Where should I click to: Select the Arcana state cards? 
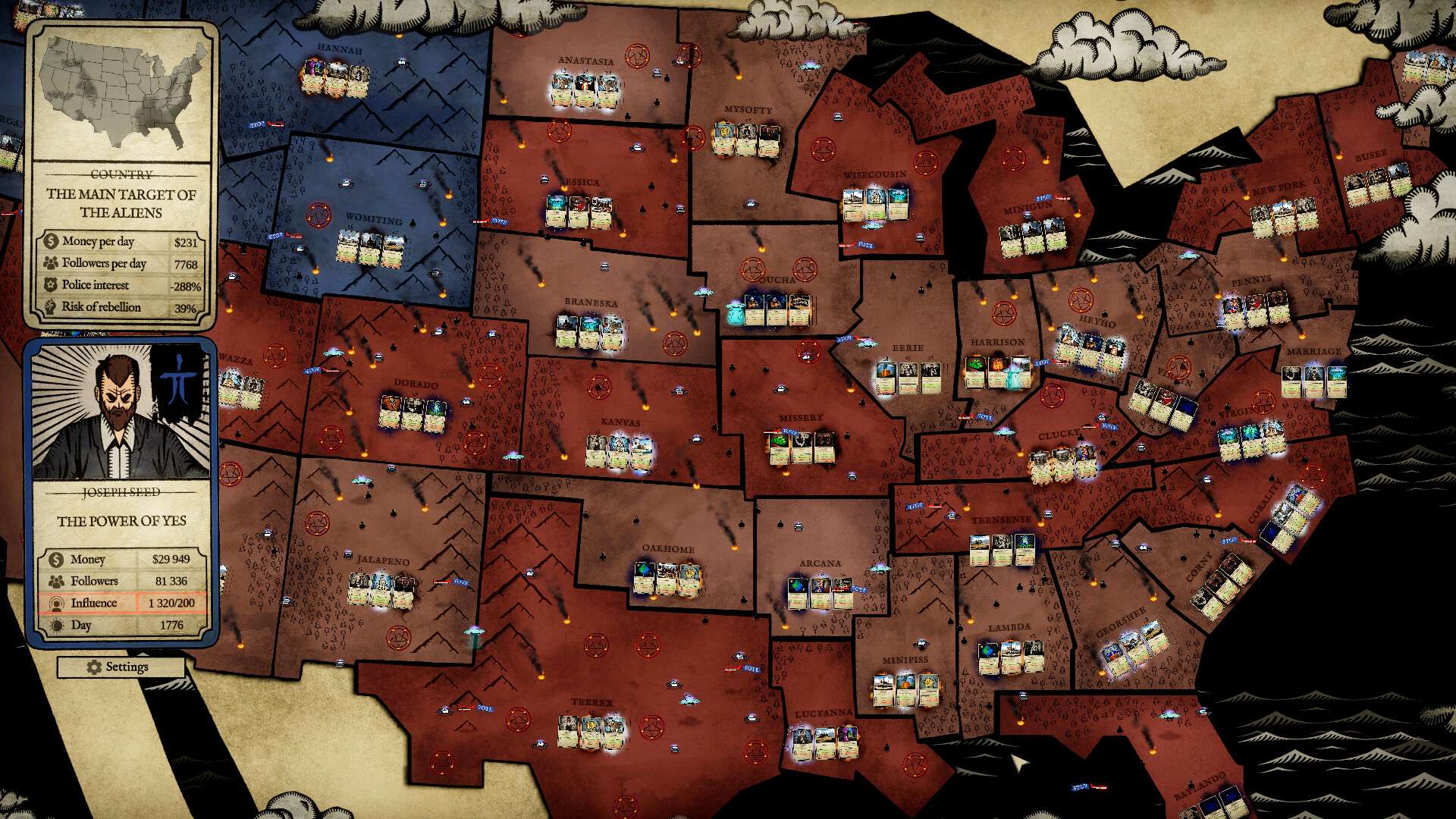coord(820,592)
